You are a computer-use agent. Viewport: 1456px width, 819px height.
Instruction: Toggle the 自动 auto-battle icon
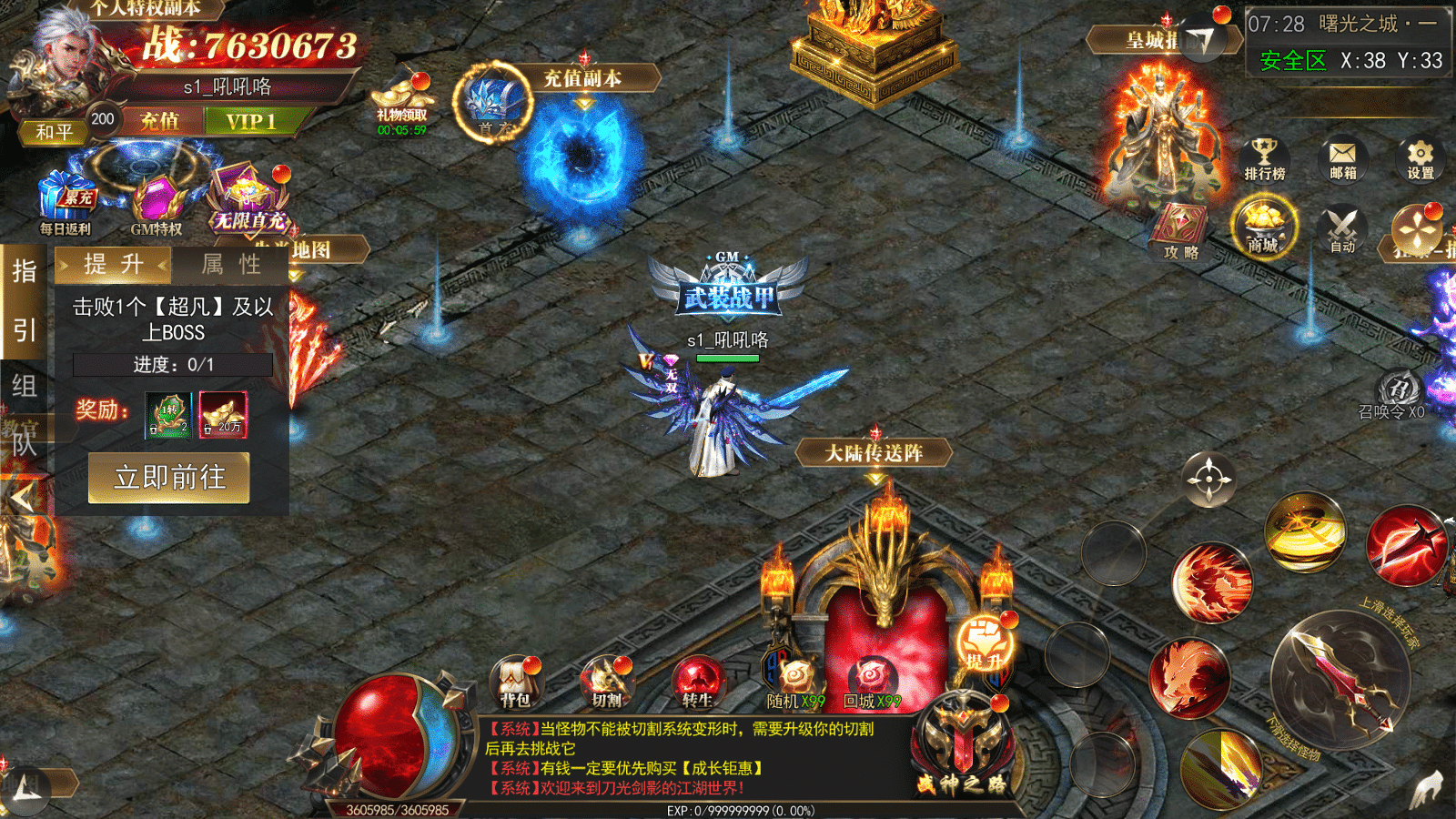(x=1342, y=230)
